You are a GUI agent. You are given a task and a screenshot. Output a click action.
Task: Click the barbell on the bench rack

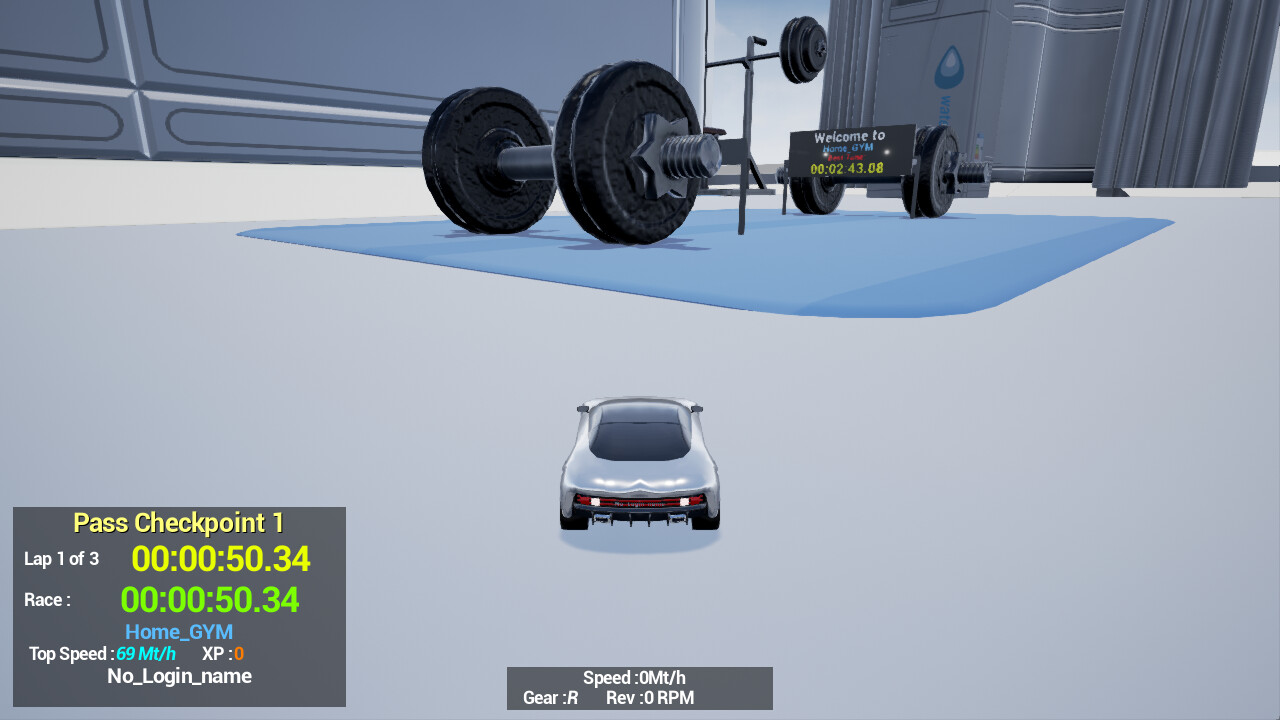coord(795,55)
